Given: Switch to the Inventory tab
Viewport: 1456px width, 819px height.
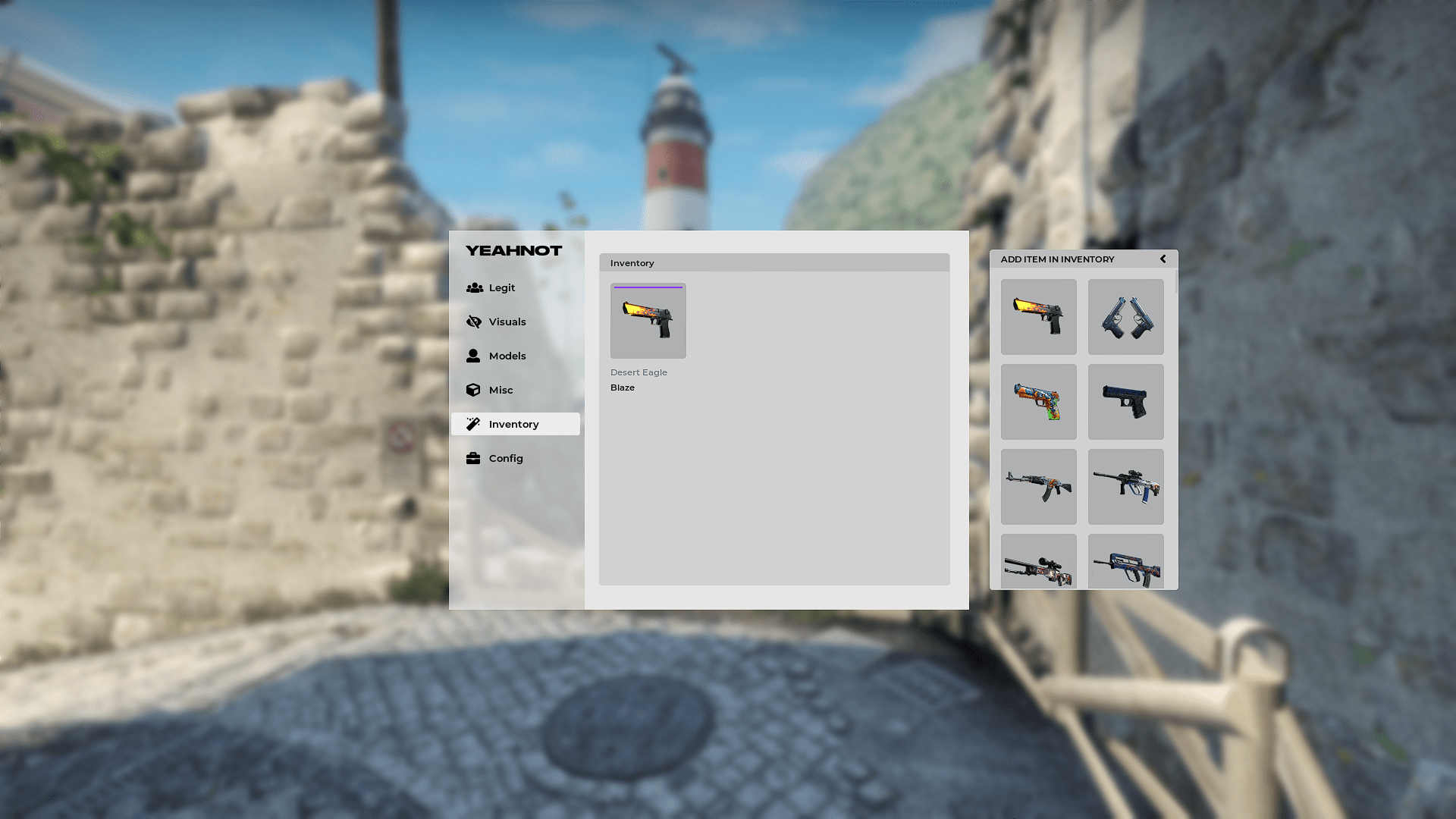Looking at the screenshot, I should 515,424.
